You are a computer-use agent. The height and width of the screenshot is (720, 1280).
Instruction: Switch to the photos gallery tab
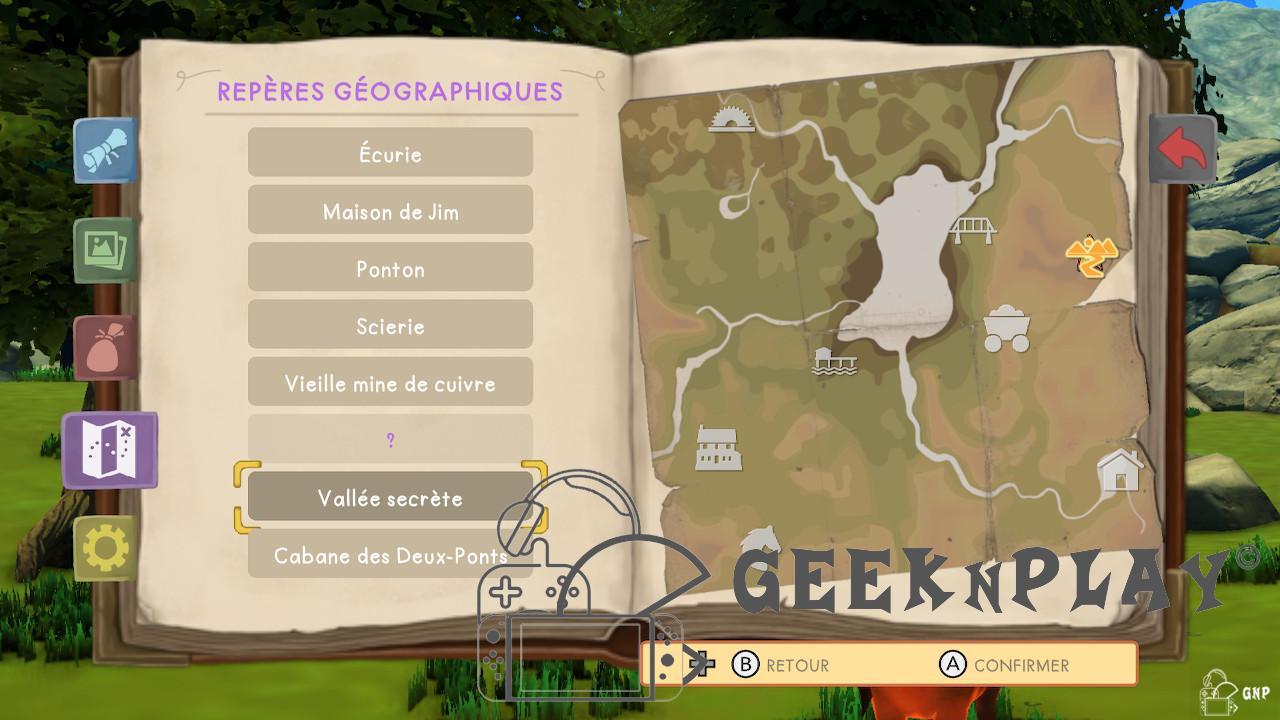105,249
